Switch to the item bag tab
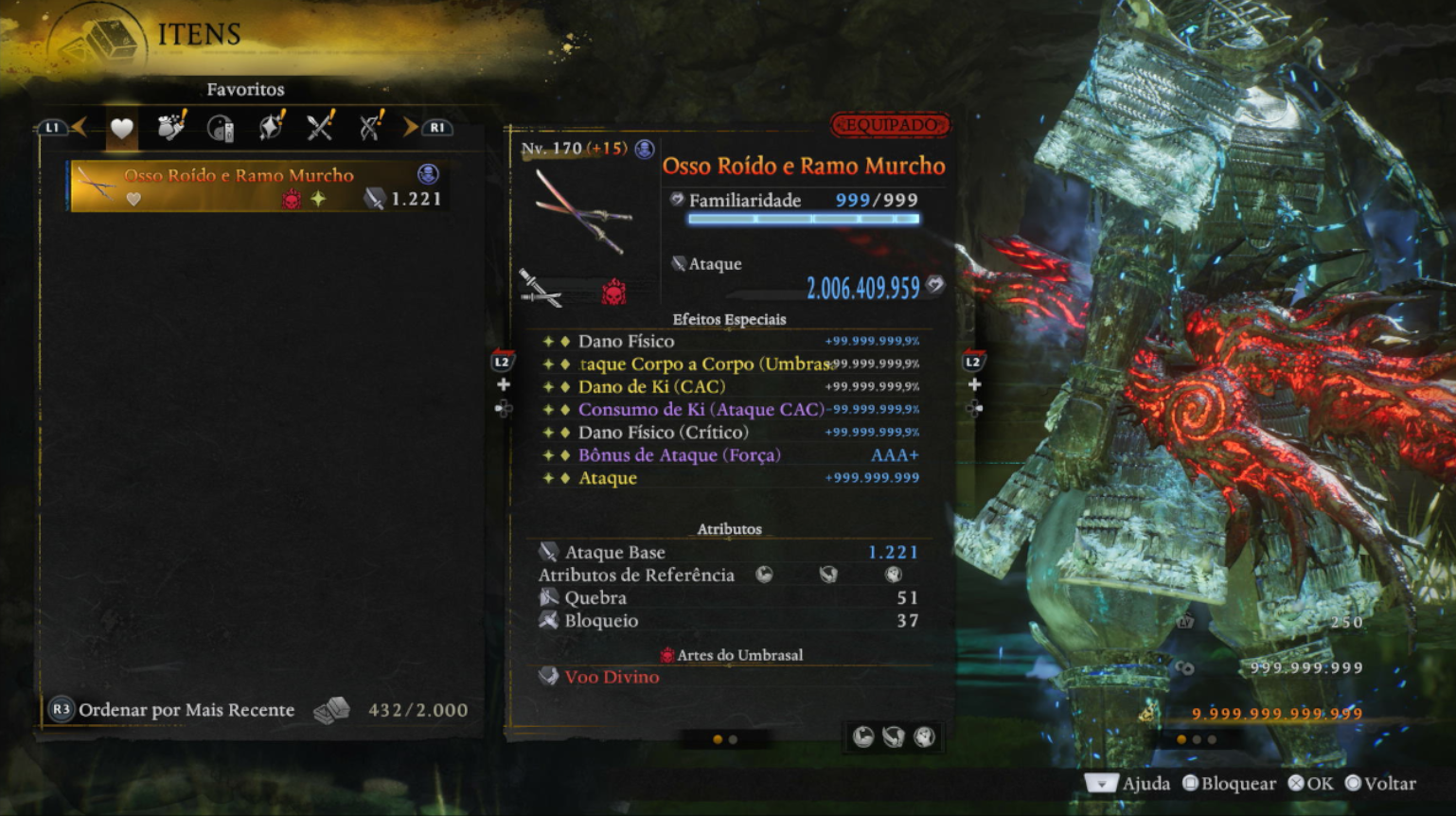Viewport: 1456px width, 816px height. pyautogui.click(x=171, y=127)
